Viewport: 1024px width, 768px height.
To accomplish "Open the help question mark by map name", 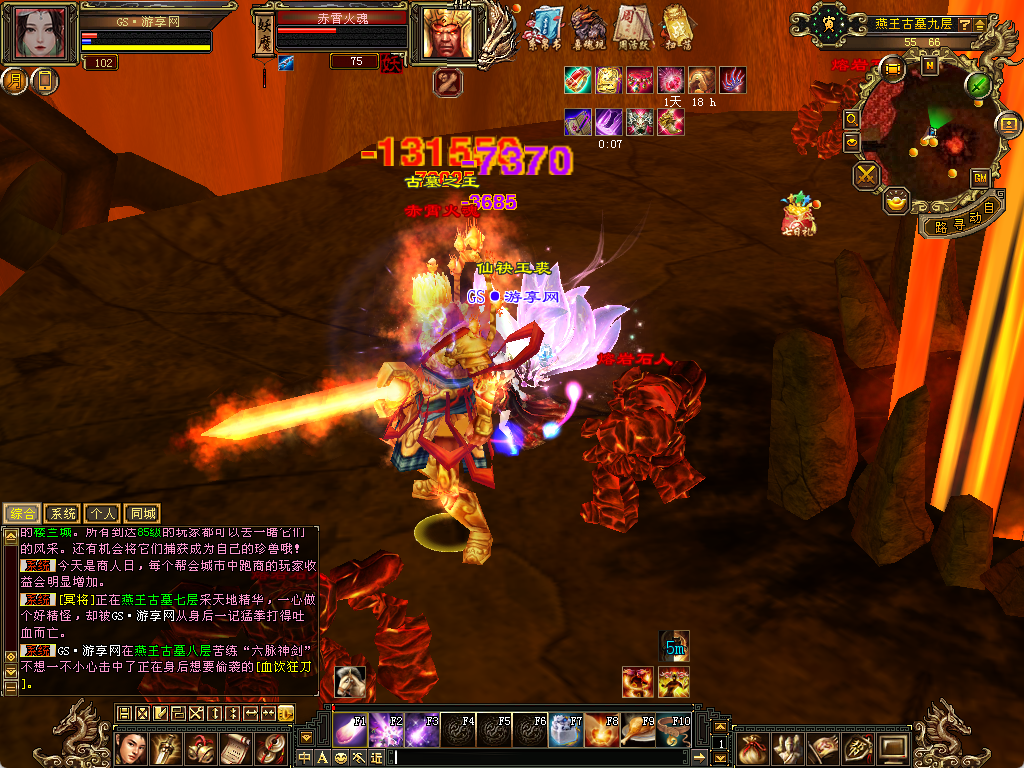I will [x=965, y=23].
